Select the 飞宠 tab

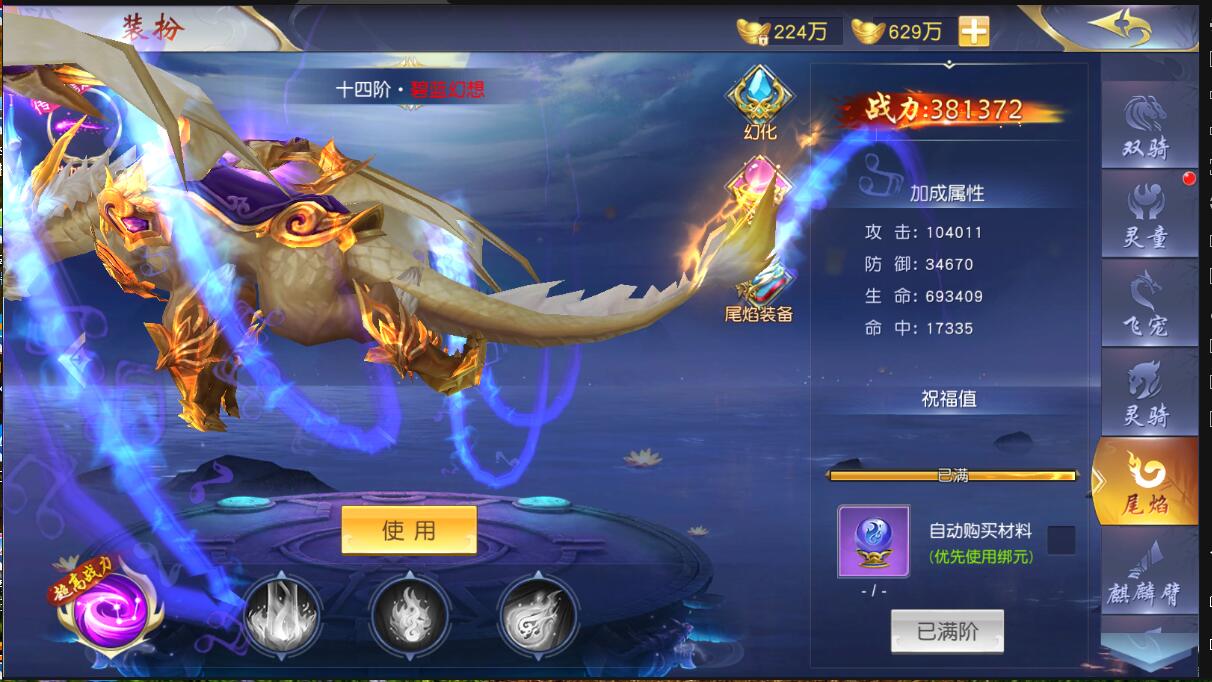pyautogui.click(x=1147, y=302)
